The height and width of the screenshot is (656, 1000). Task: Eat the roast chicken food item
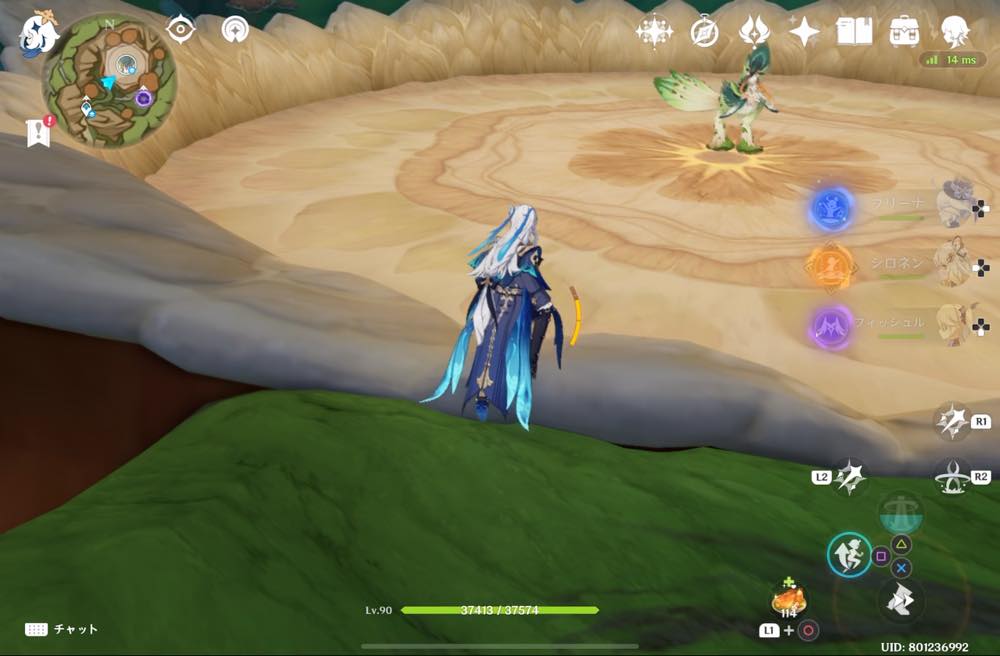point(787,601)
